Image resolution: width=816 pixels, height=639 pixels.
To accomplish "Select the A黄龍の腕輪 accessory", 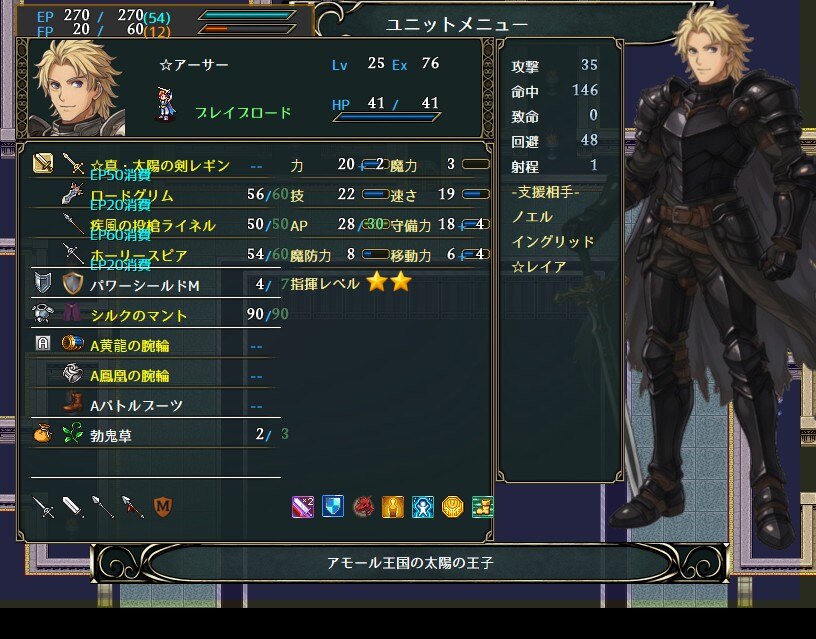I will point(130,345).
